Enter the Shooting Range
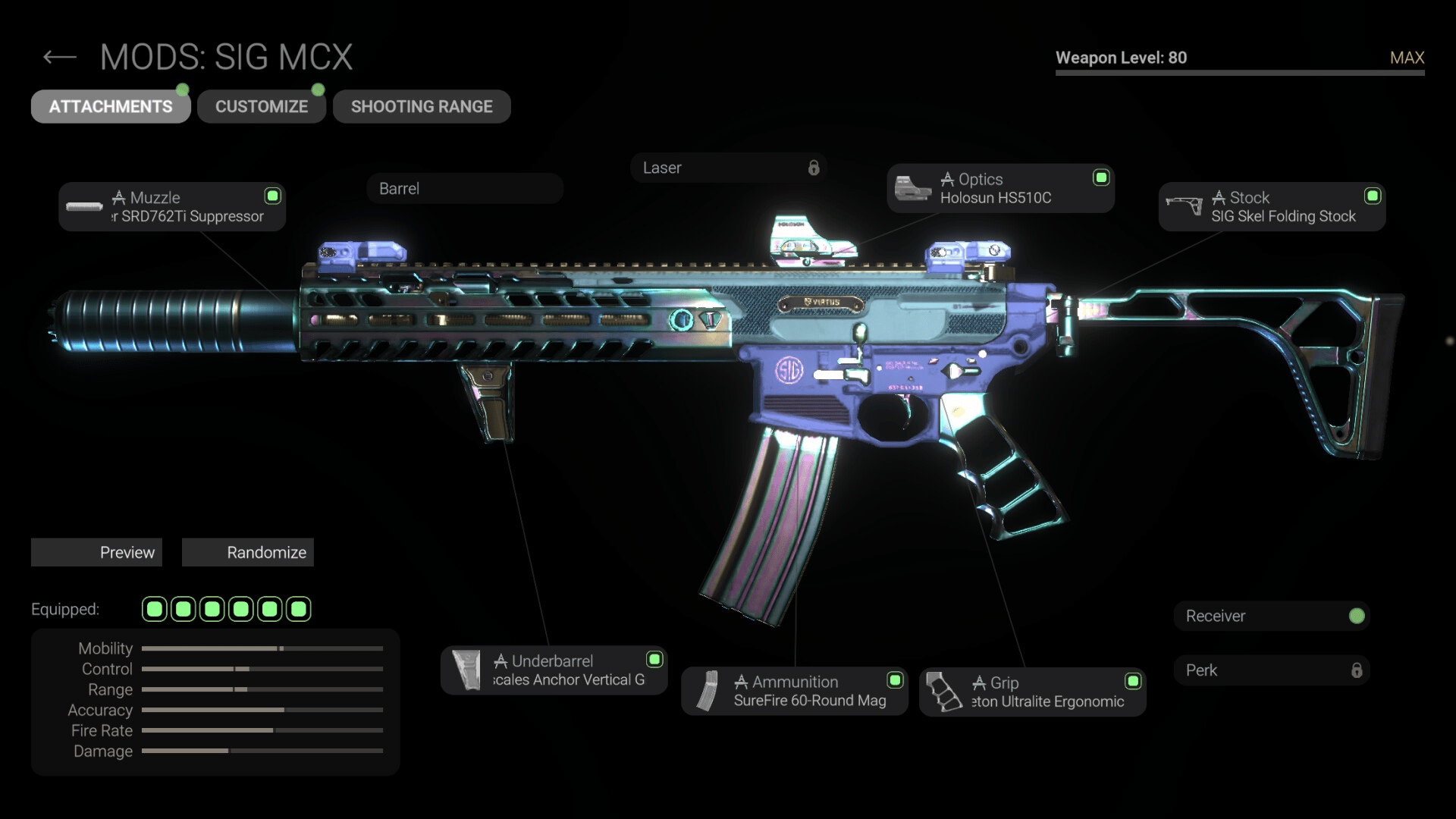The height and width of the screenshot is (819, 1456). 422,107
